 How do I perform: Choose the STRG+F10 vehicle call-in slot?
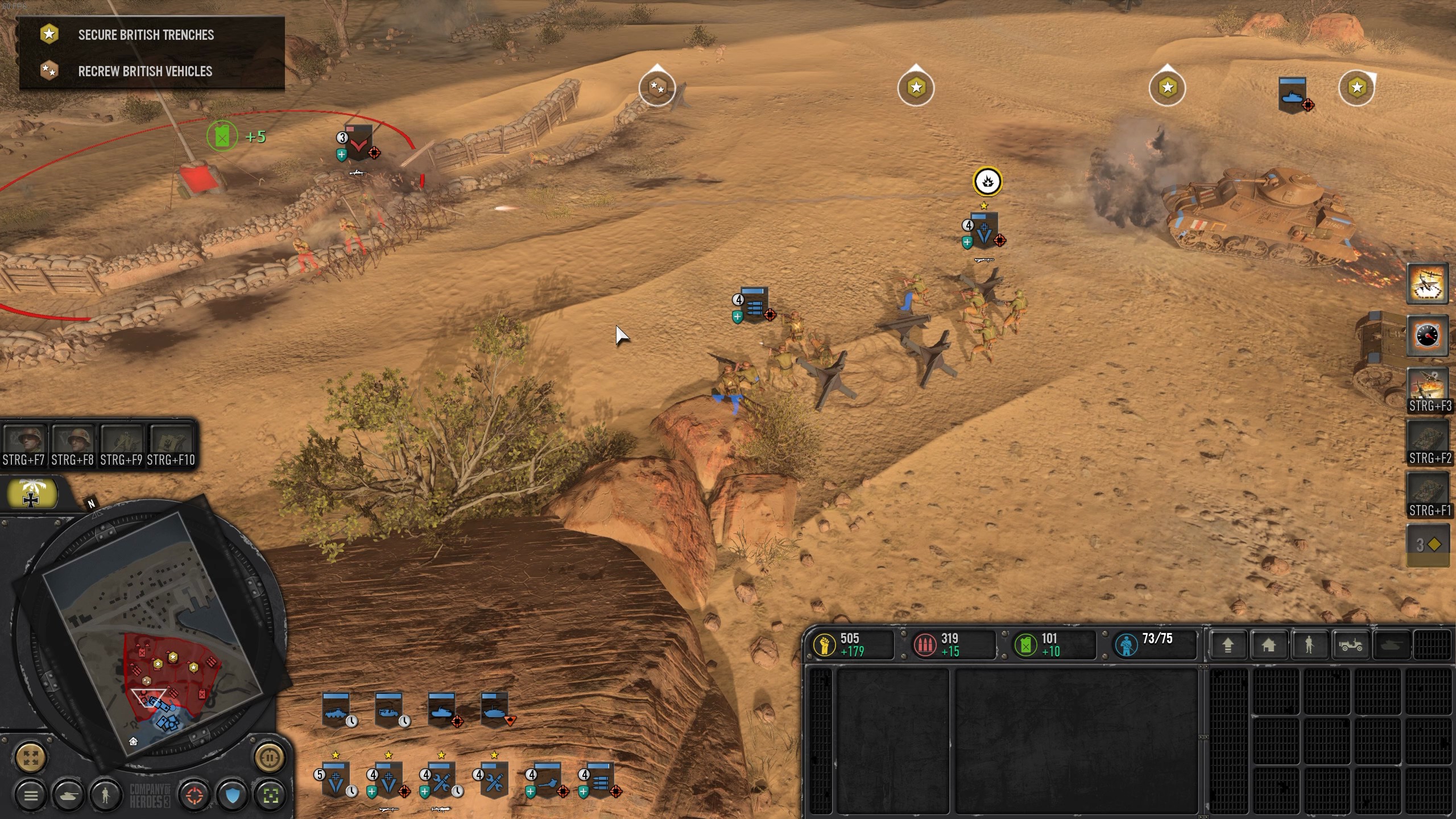click(171, 444)
